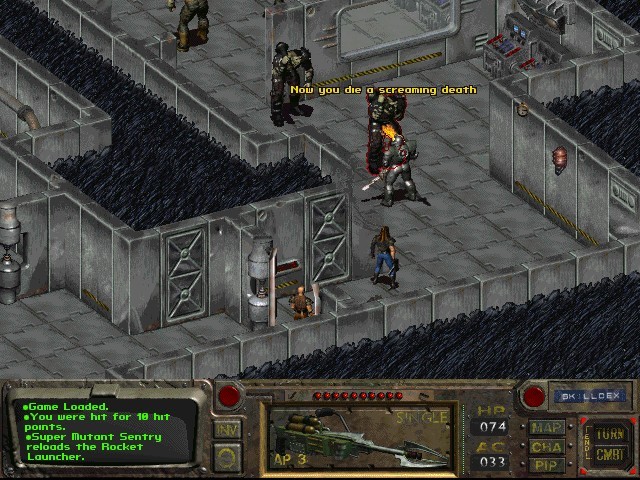
Task: Open the PIP-Boy with the PIP button
Action: (x=546, y=465)
